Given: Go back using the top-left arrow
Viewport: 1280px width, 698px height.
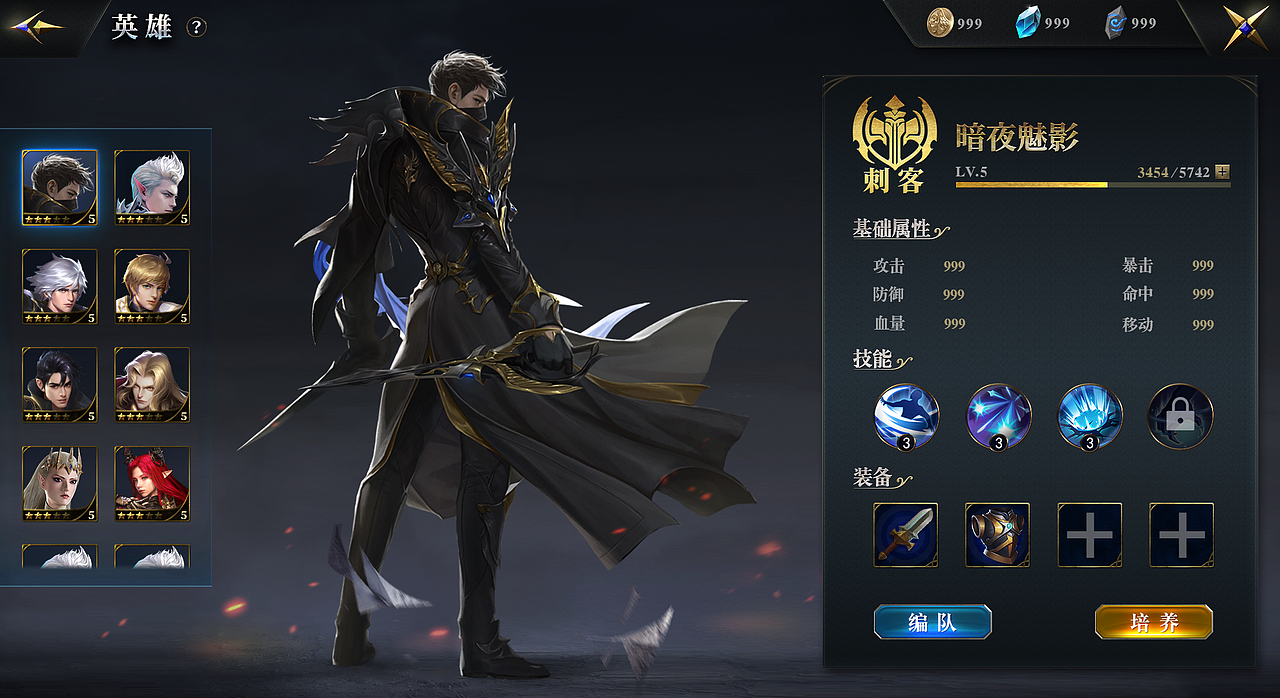Looking at the screenshot, I should (x=36, y=26).
